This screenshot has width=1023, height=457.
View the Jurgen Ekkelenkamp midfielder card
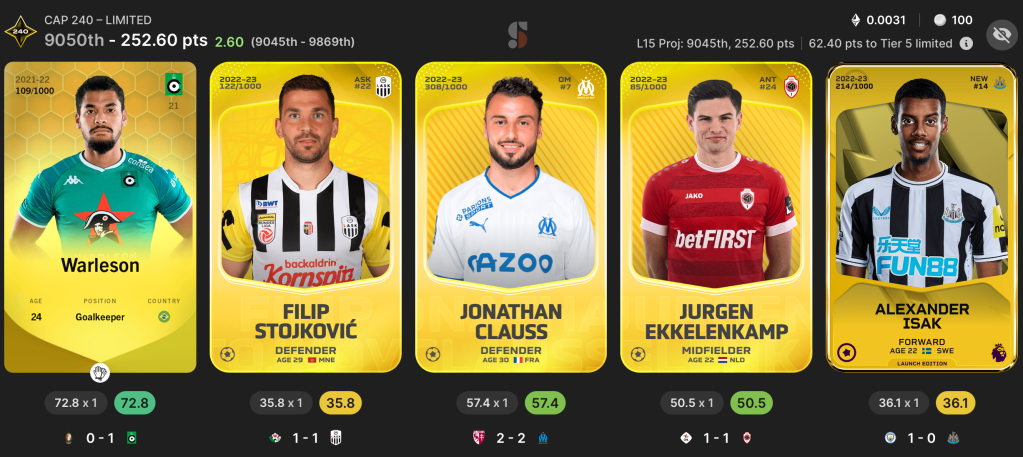tap(716, 215)
